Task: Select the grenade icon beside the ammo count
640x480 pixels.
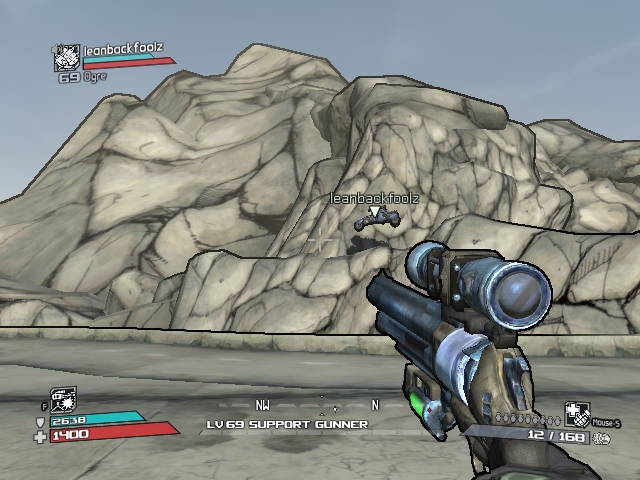Action: pos(600,438)
